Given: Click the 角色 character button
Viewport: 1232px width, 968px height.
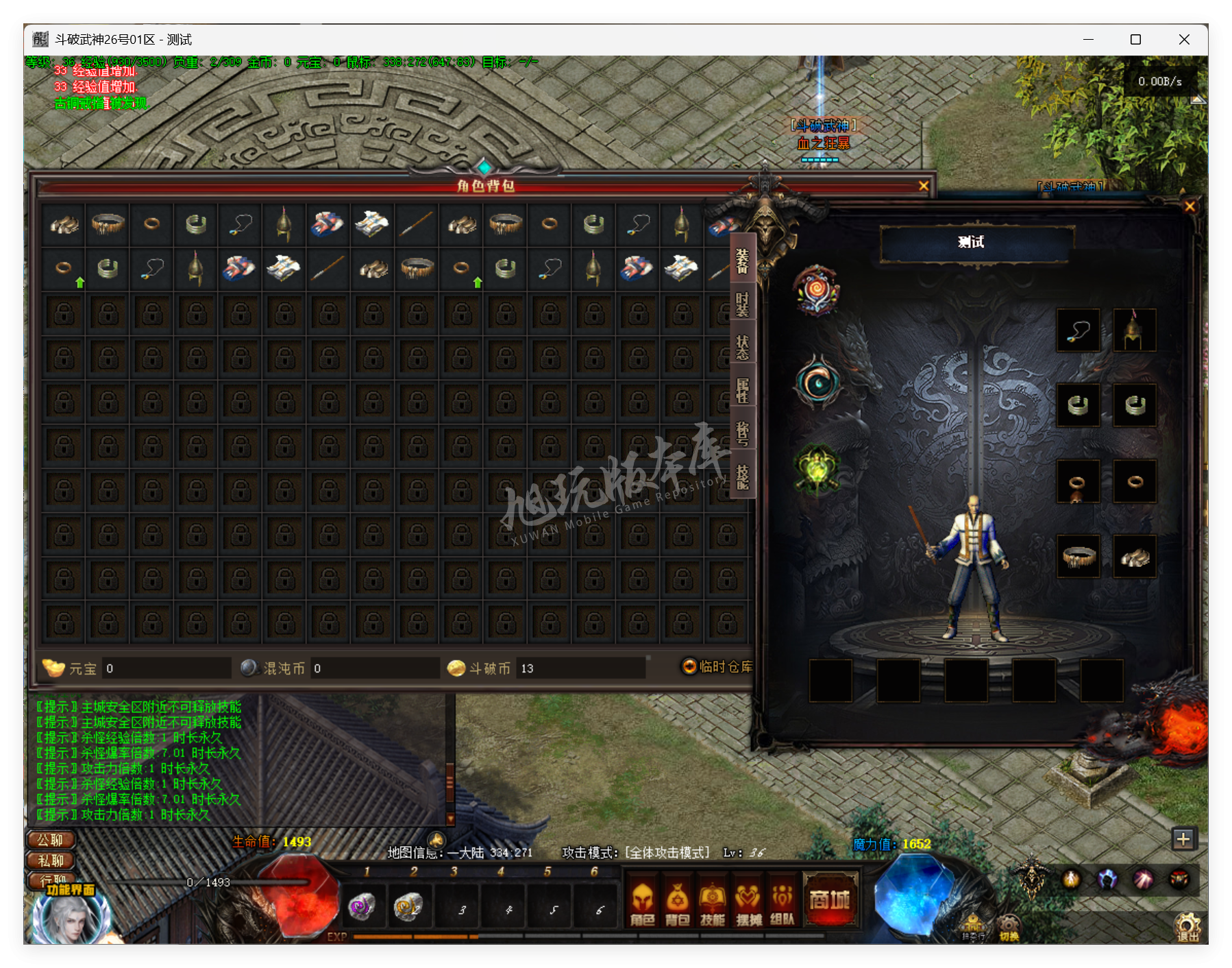Looking at the screenshot, I should pos(642,904).
